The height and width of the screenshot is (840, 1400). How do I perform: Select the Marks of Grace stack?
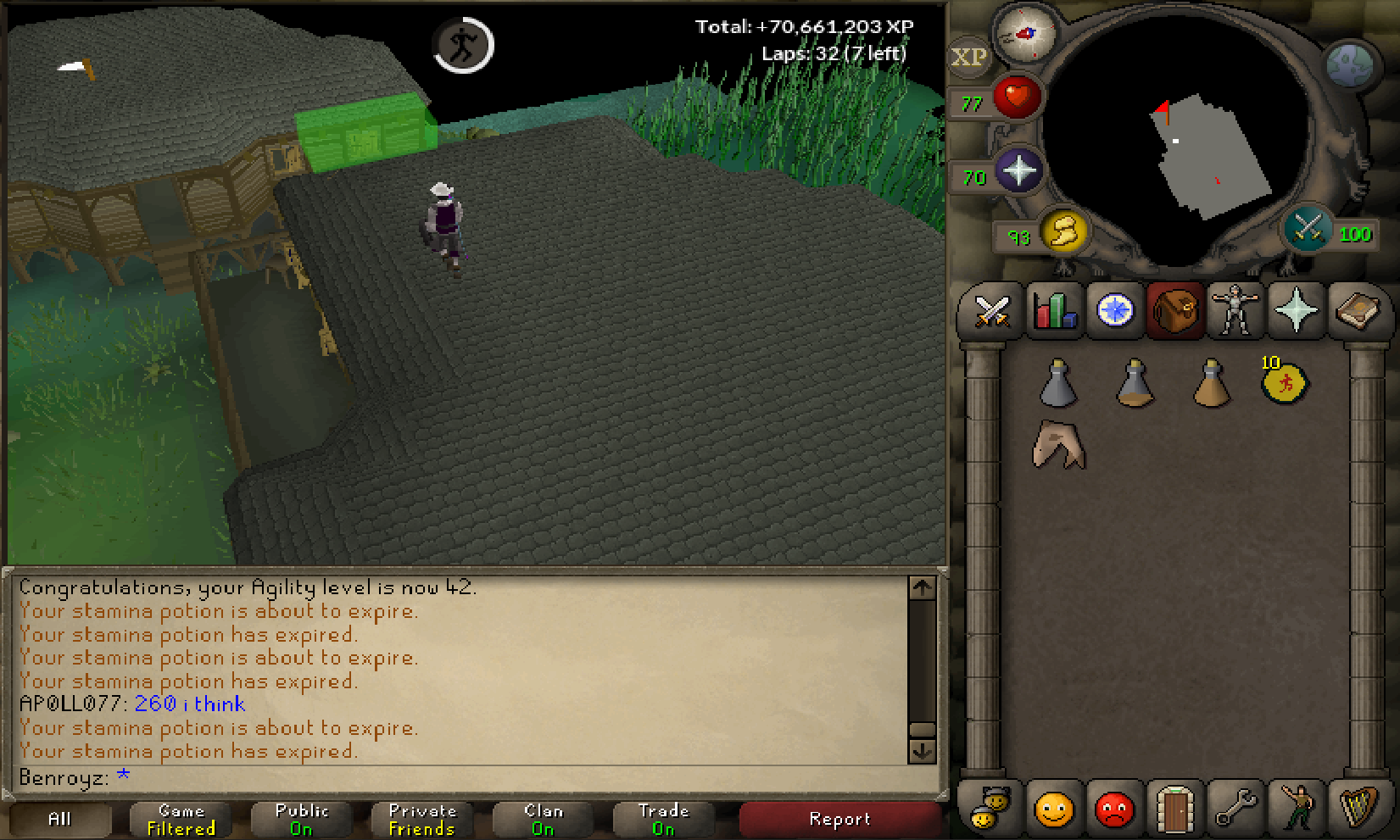(1284, 383)
